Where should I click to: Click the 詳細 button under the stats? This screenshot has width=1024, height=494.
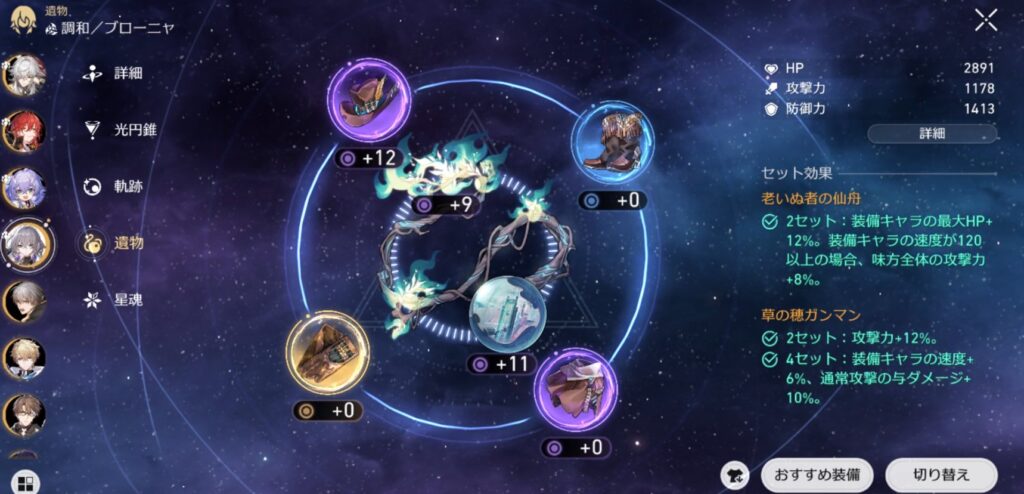931,133
